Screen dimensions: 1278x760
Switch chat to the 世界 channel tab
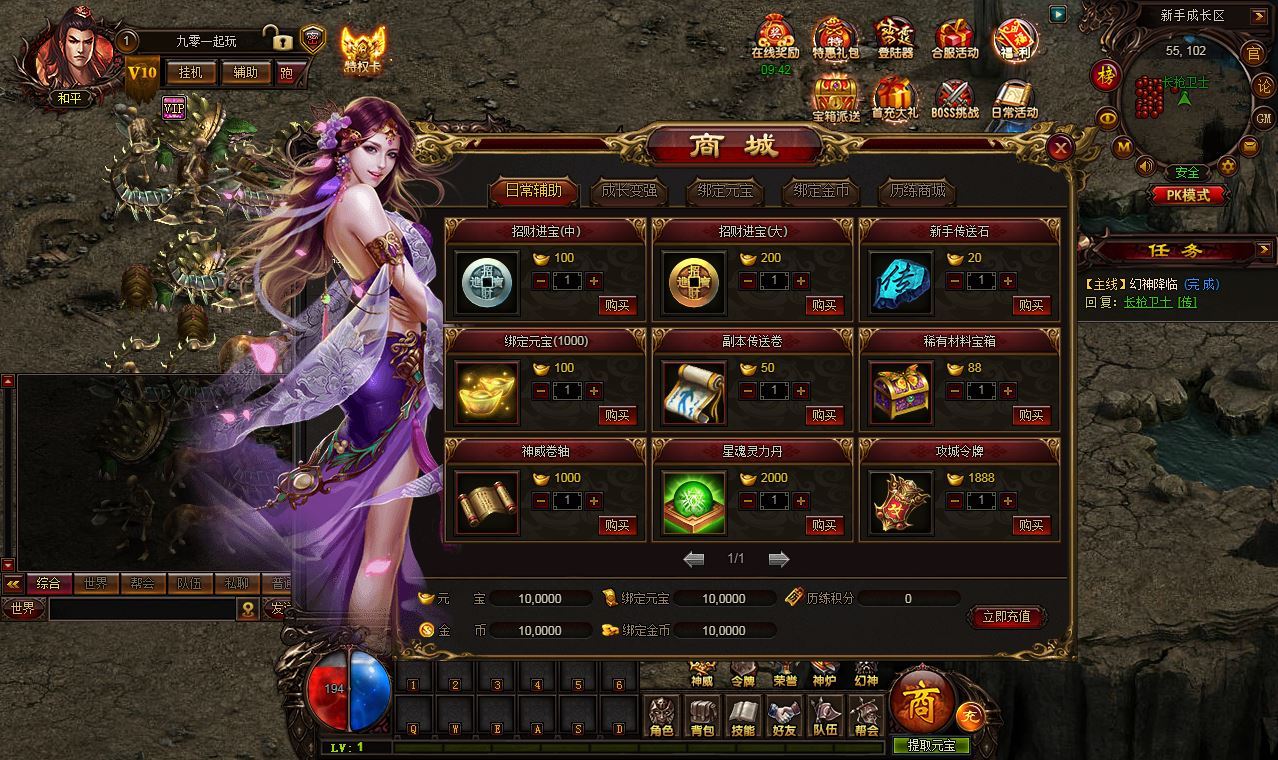pyautogui.click(x=96, y=584)
